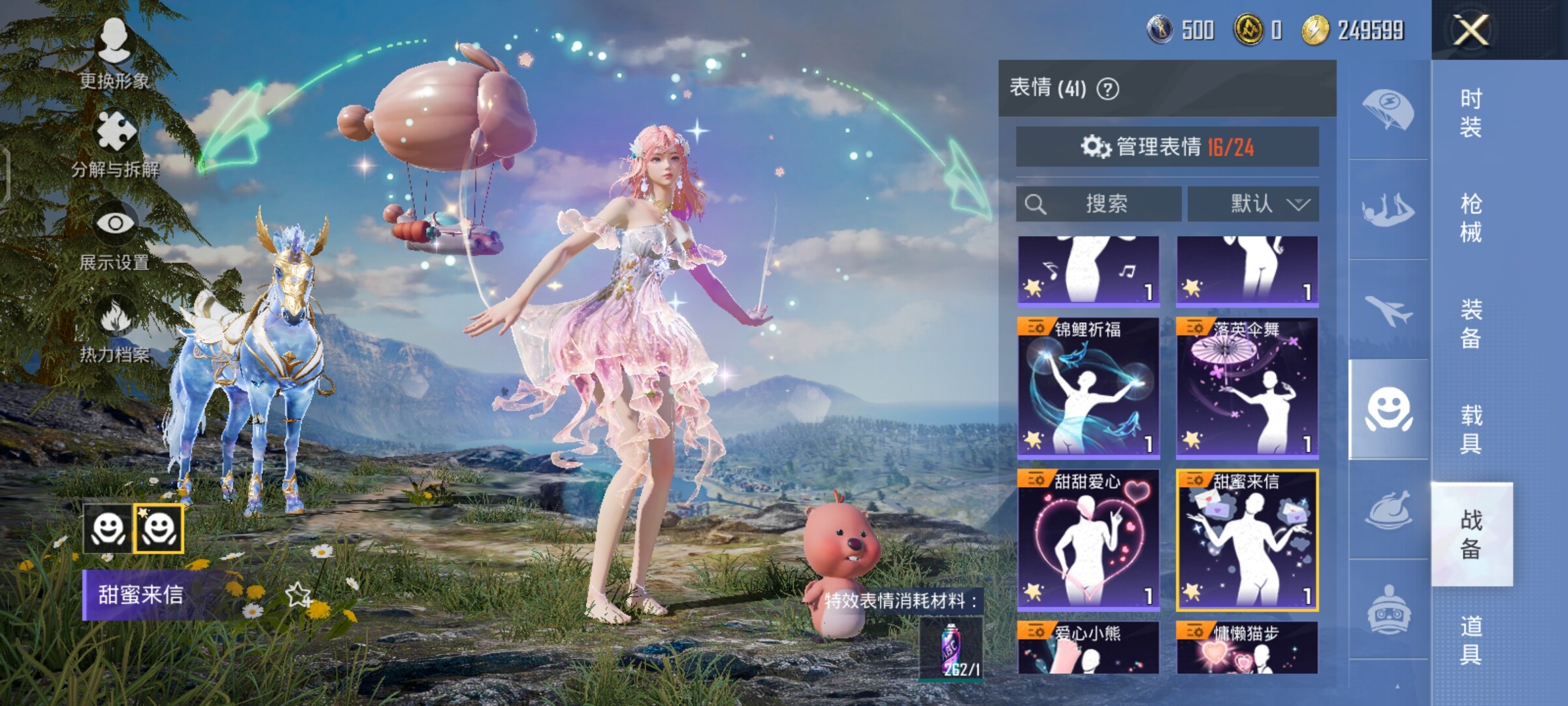The image size is (1568, 706).
Task: Open the 装备 equipment tab
Action: pyautogui.click(x=1471, y=323)
